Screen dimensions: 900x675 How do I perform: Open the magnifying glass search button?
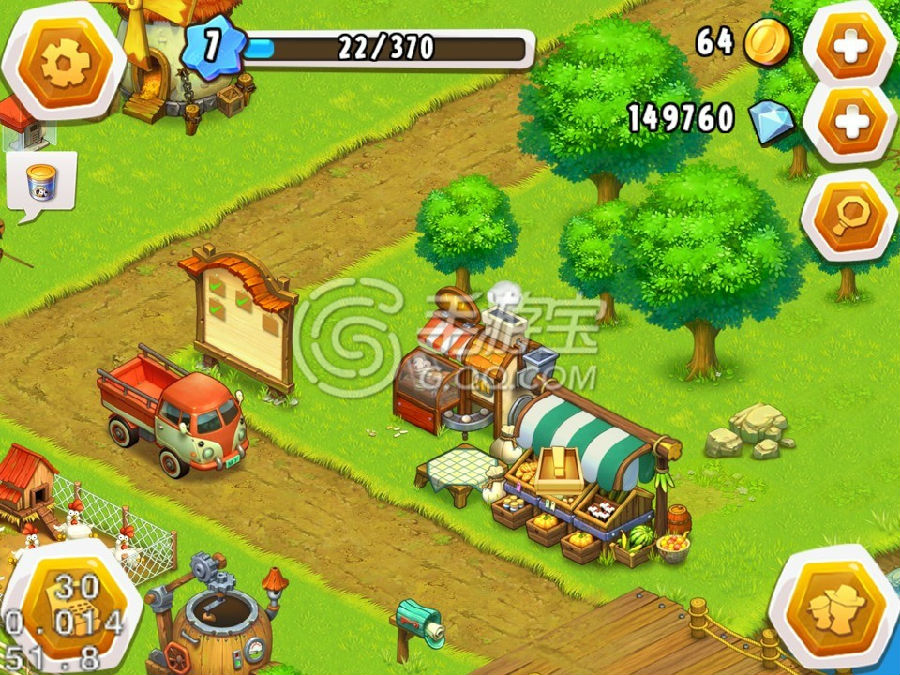click(x=851, y=214)
